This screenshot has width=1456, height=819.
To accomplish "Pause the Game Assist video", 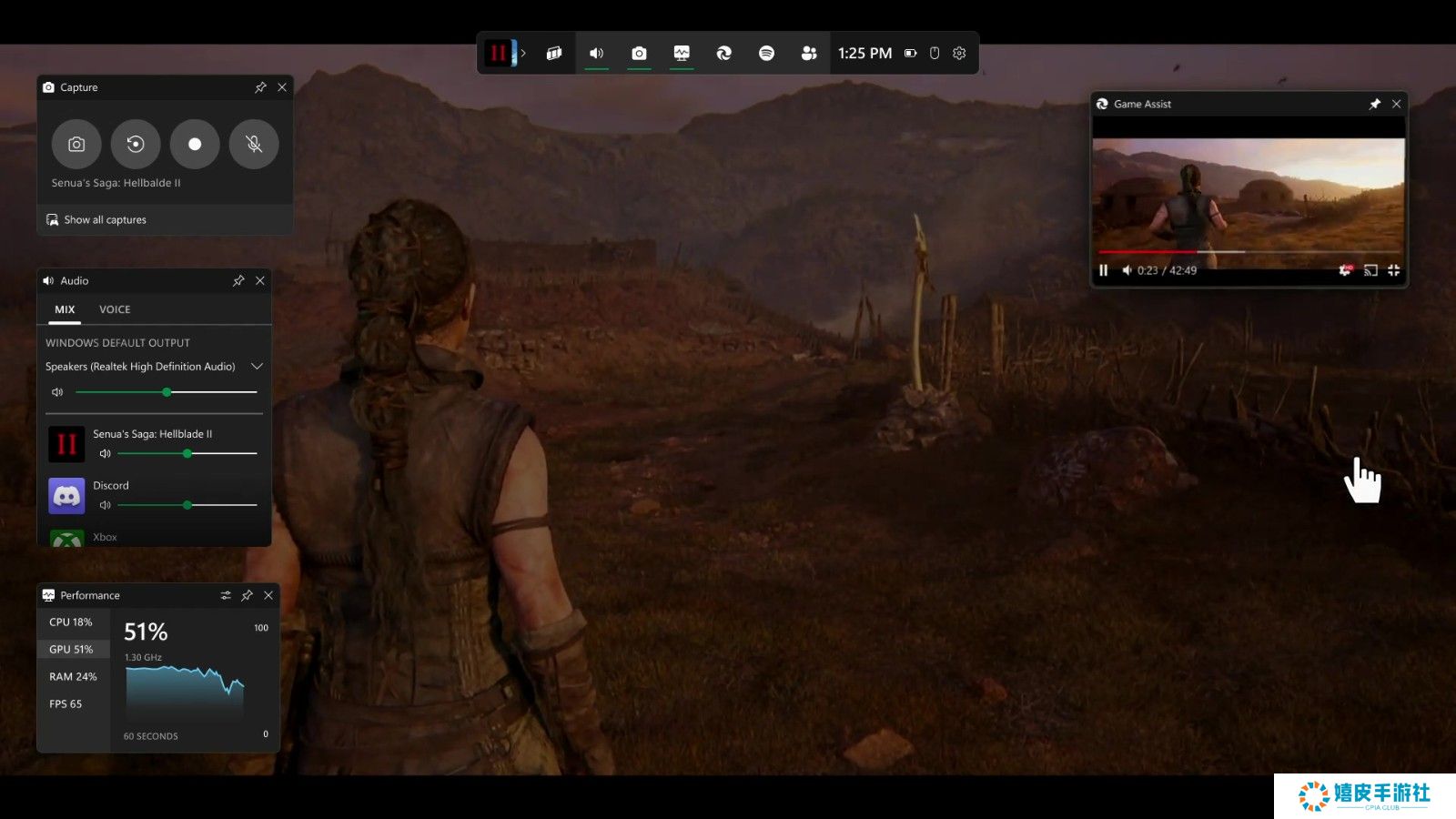I will pos(1104,270).
